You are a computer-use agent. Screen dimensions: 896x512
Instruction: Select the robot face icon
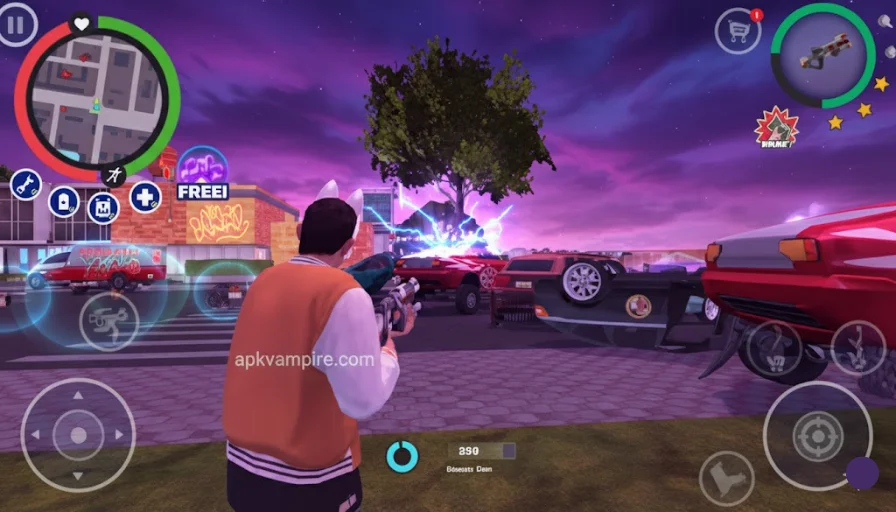(x=103, y=207)
